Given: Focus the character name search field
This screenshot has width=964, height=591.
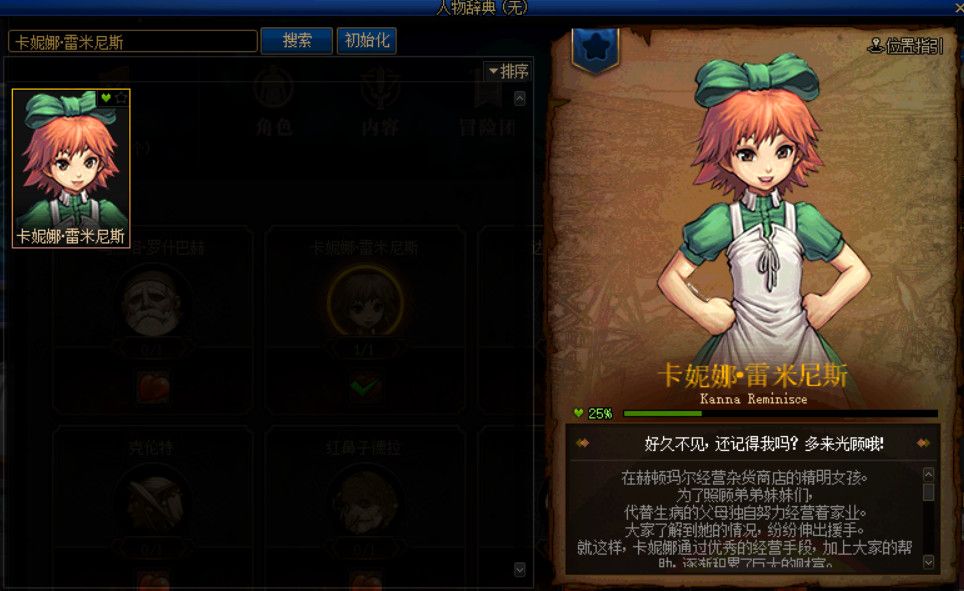Looking at the screenshot, I should [133, 42].
